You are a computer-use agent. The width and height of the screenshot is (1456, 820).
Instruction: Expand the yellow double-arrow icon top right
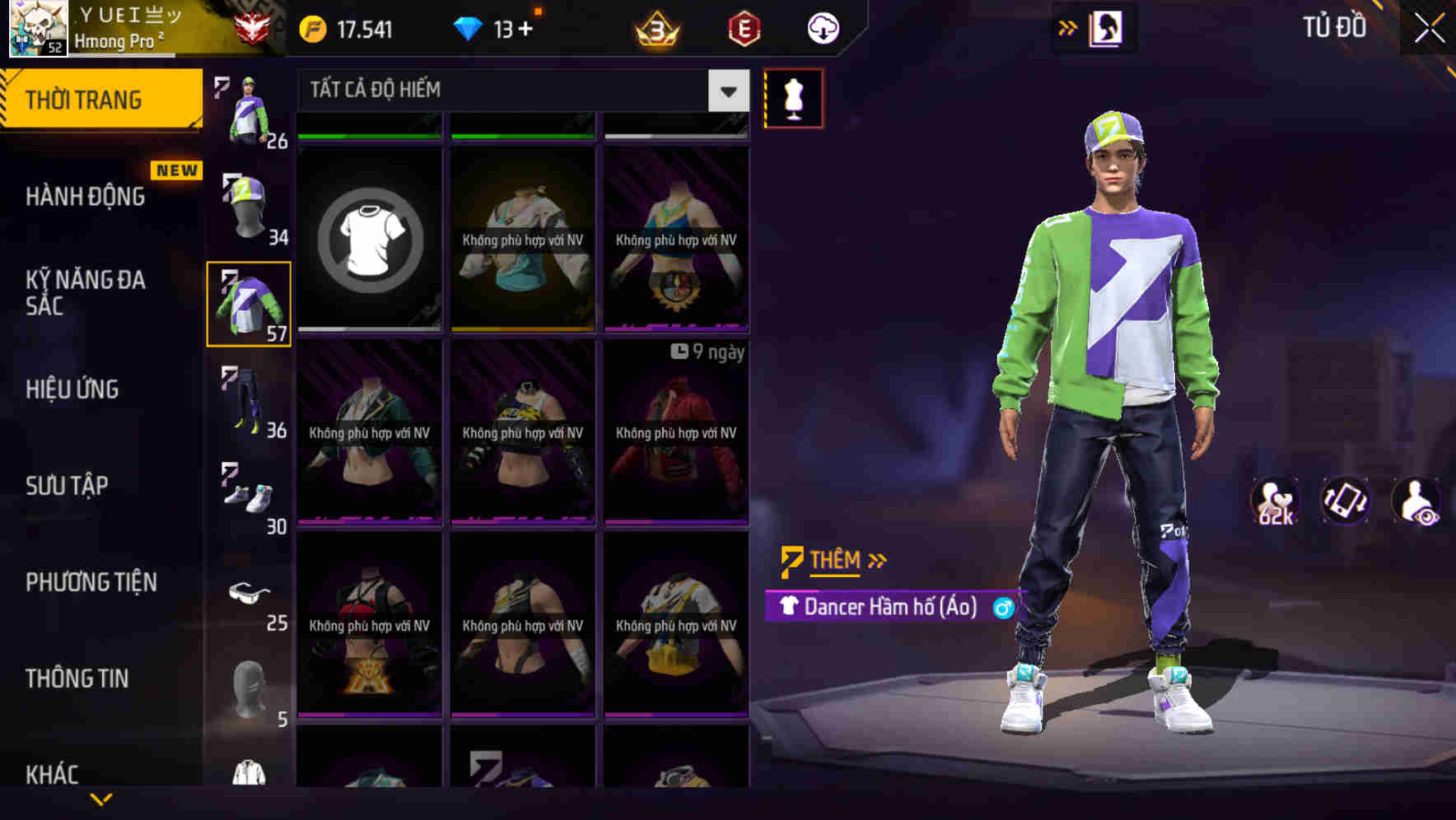(x=1066, y=26)
